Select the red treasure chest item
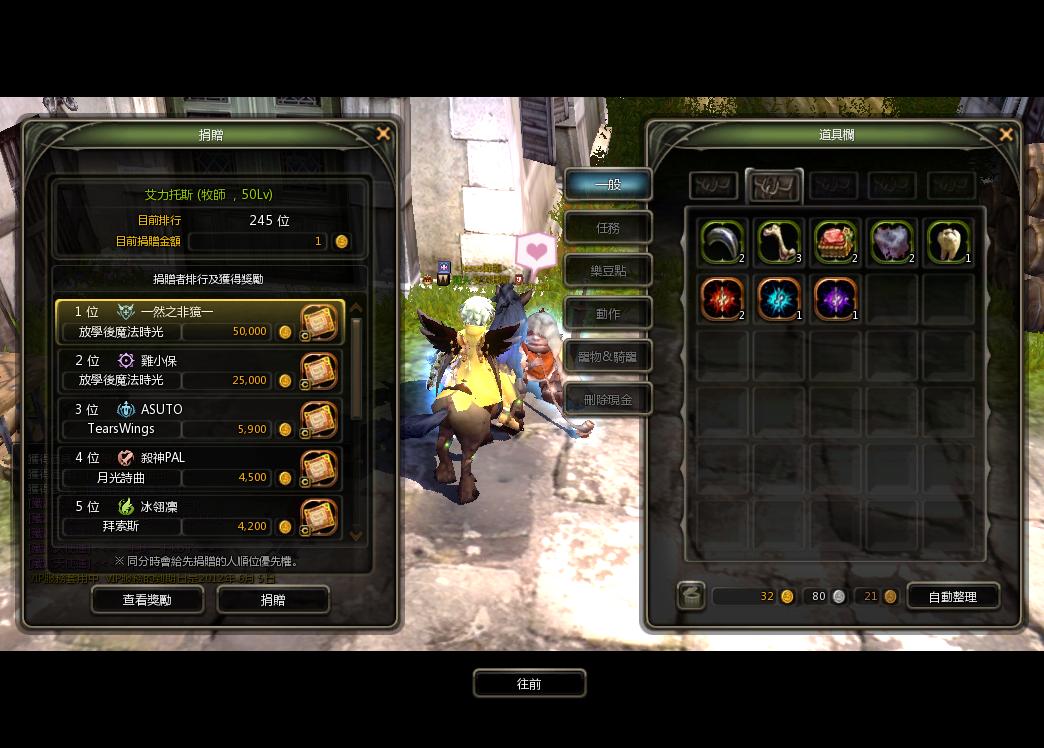This screenshot has width=1044, height=748. pyautogui.click(x=835, y=243)
